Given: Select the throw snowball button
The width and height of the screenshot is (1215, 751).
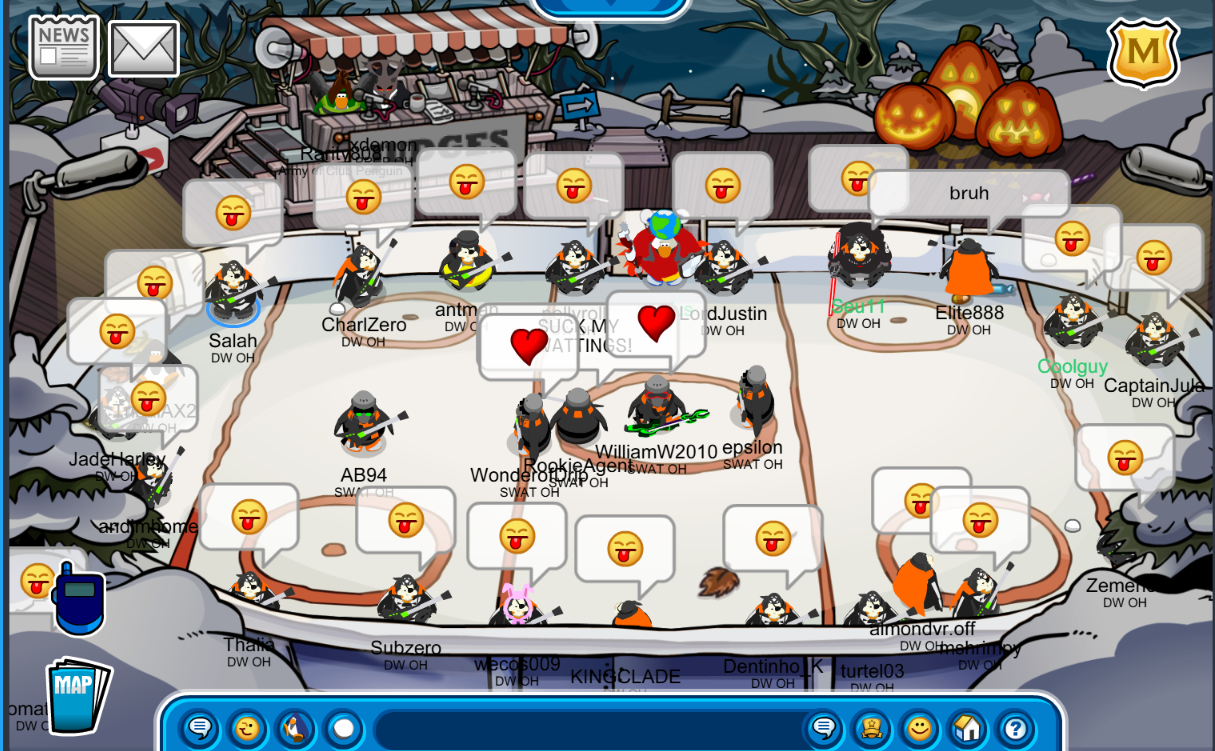Looking at the screenshot, I should [x=343, y=727].
